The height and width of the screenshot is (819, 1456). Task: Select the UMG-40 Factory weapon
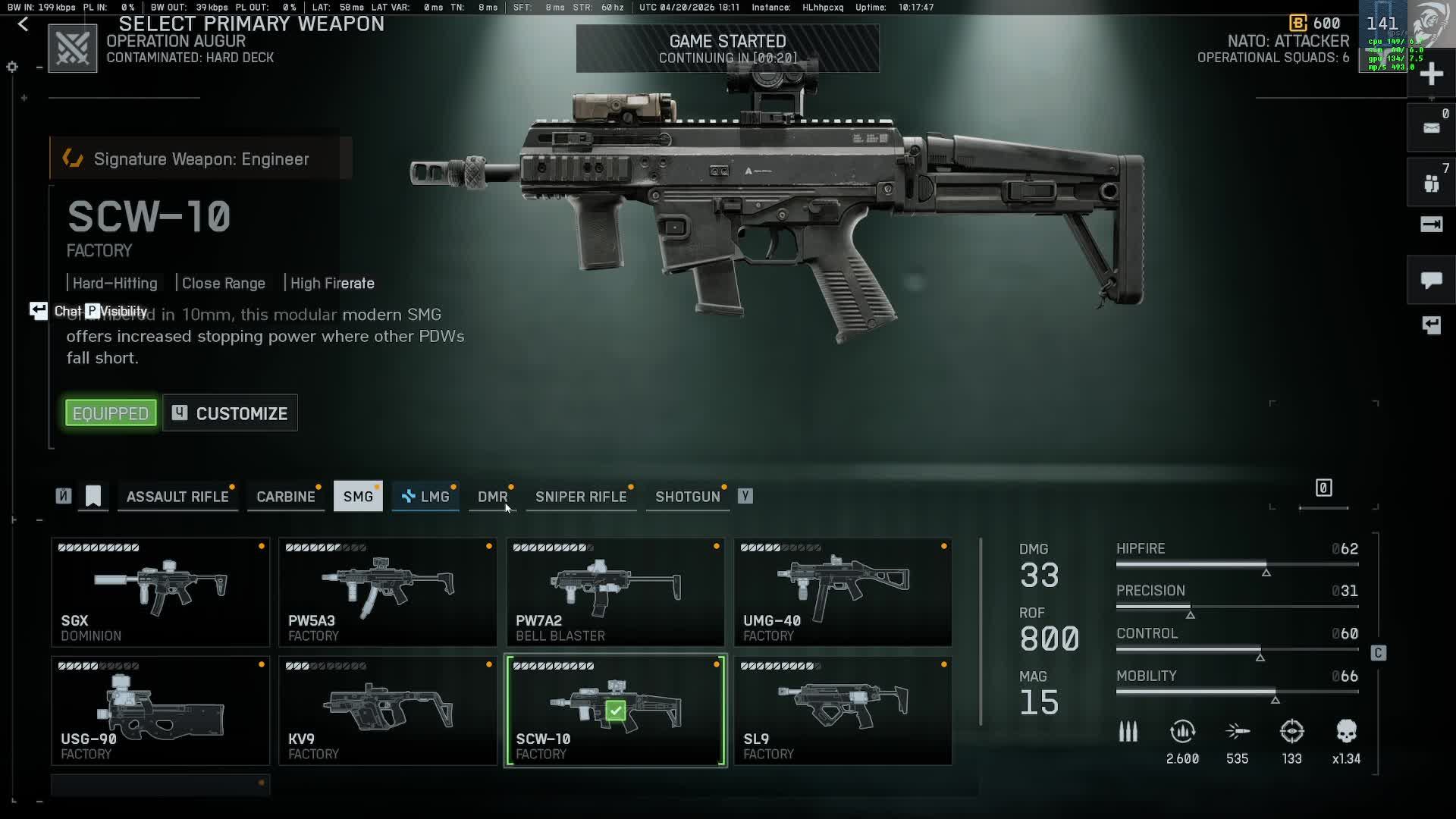(843, 592)
